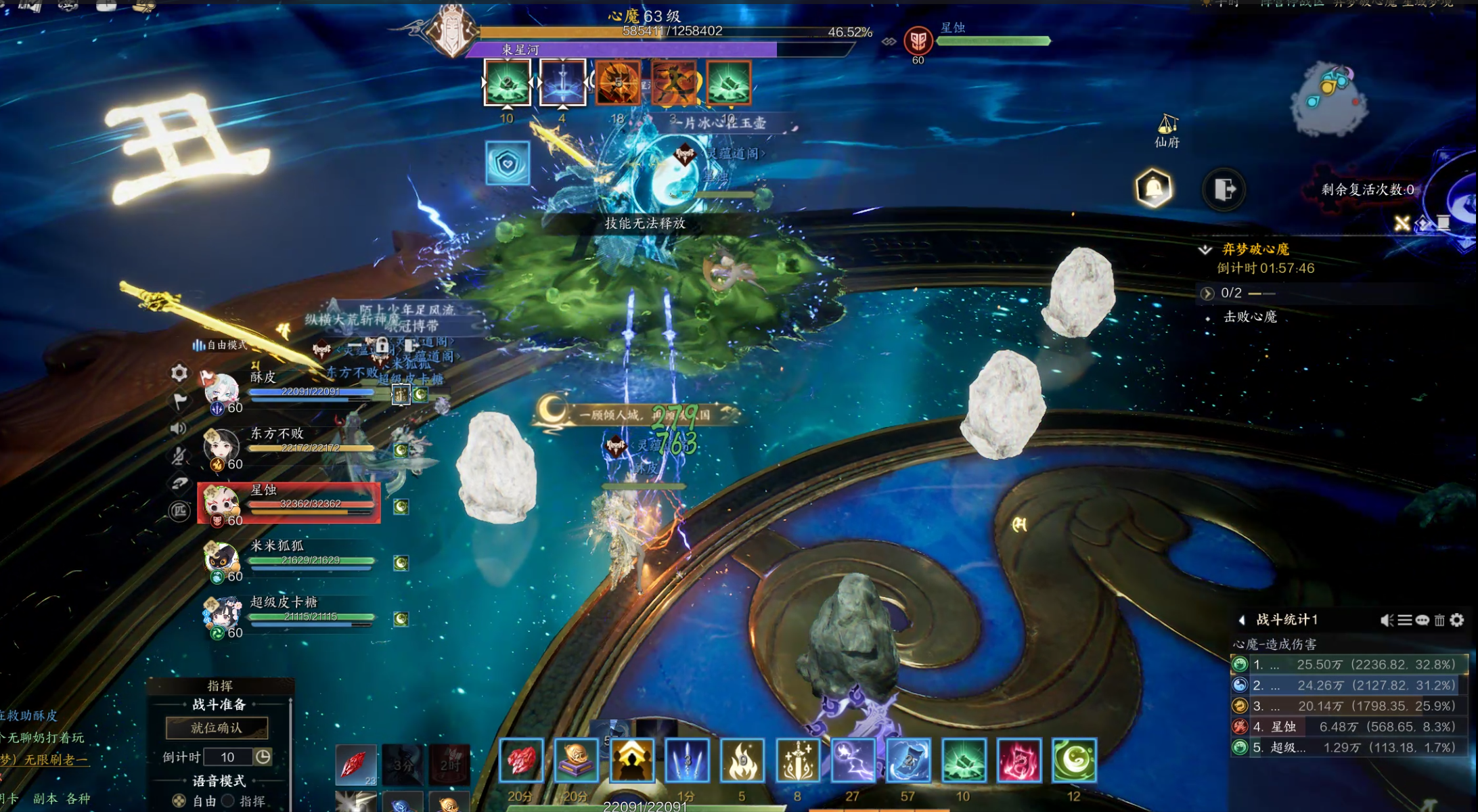Click the exit dungeon door button
This screenshot has width=1478, height=812.
pyautogui.click(x=1224, y=189)
